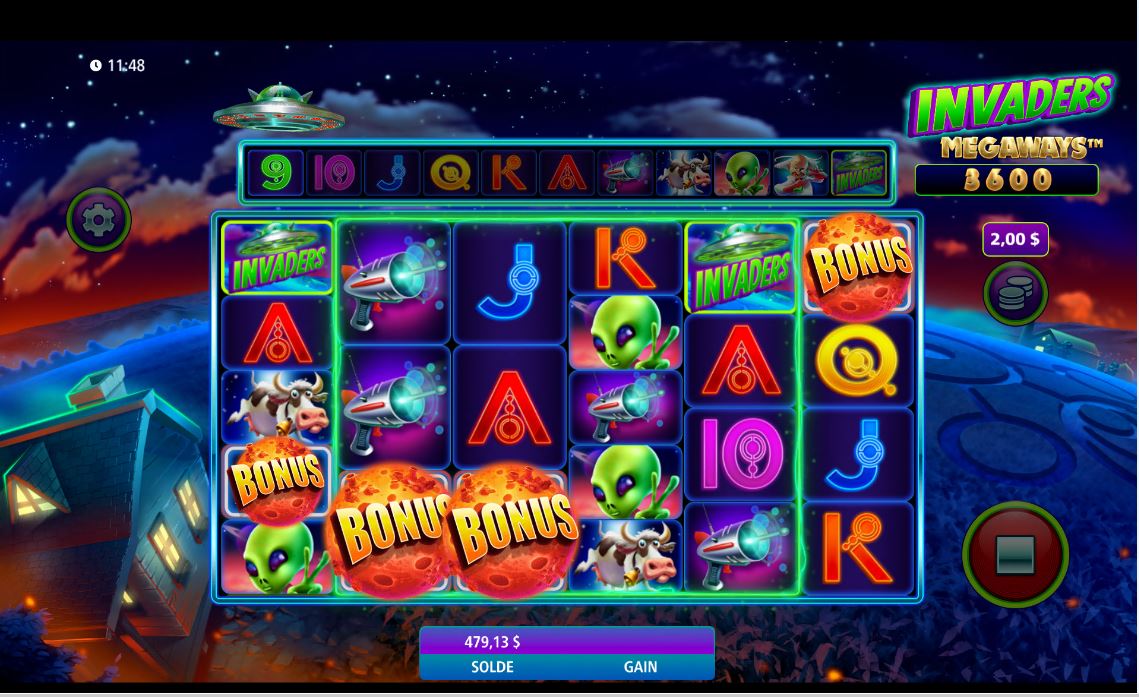Stop the spinning reels
The width and height of the screenshot is (1139, 697).
(1015, 554)
